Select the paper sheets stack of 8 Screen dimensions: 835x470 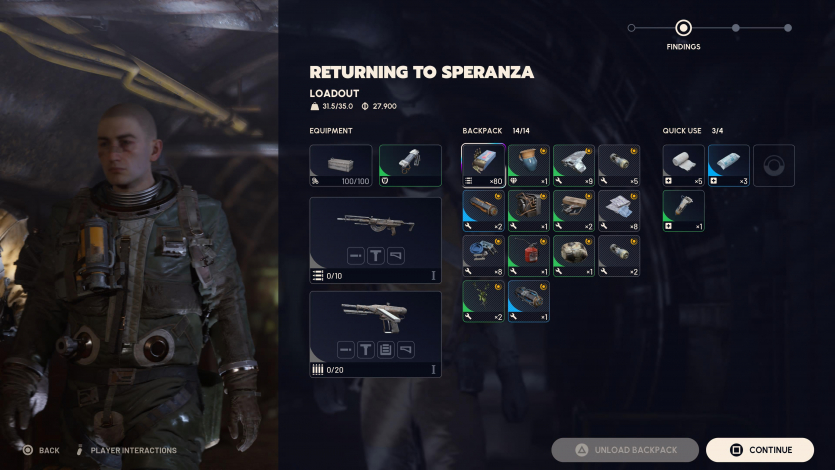[618, 210]
